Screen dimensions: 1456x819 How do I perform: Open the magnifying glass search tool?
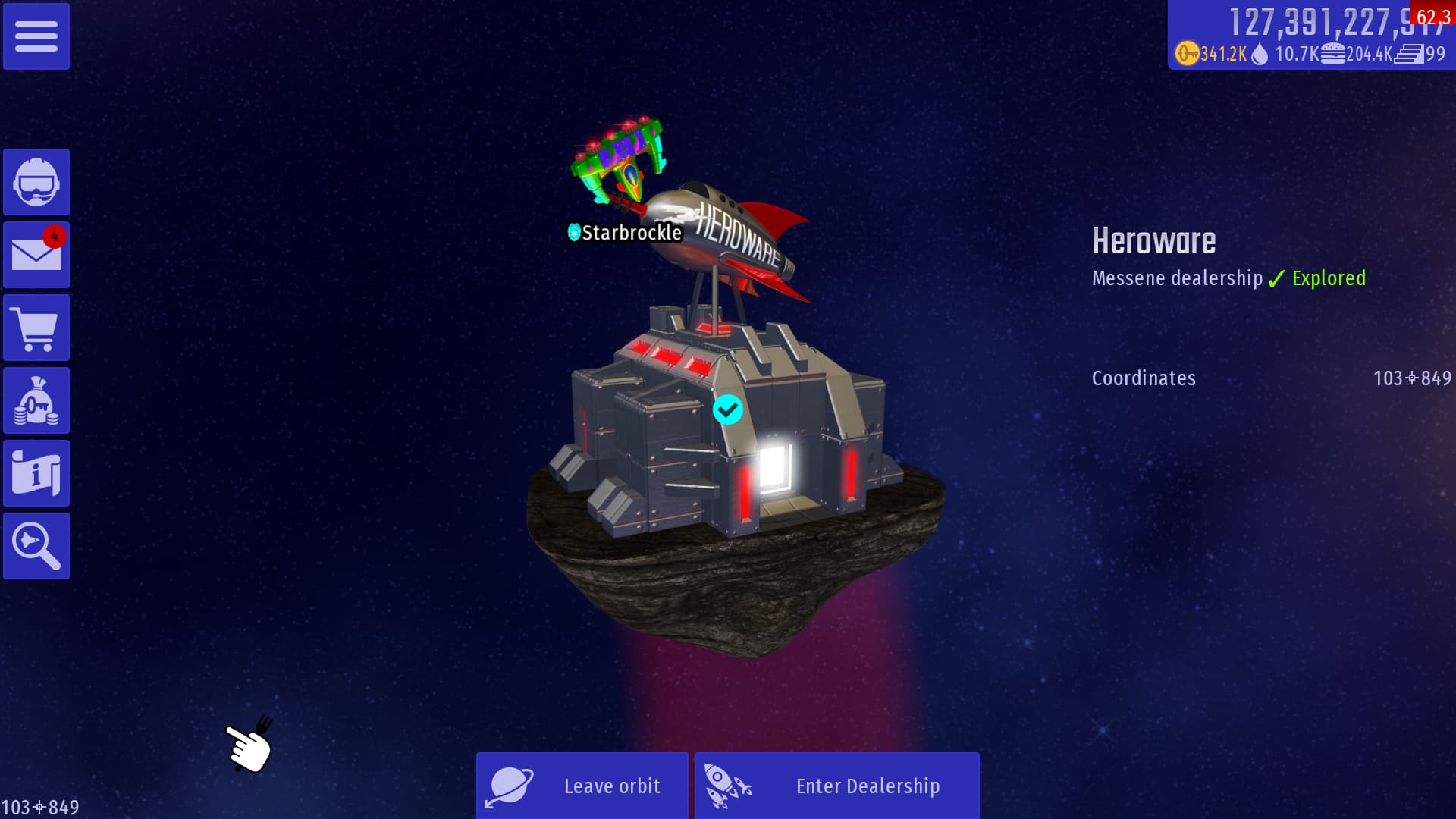[x=36, y=546]
